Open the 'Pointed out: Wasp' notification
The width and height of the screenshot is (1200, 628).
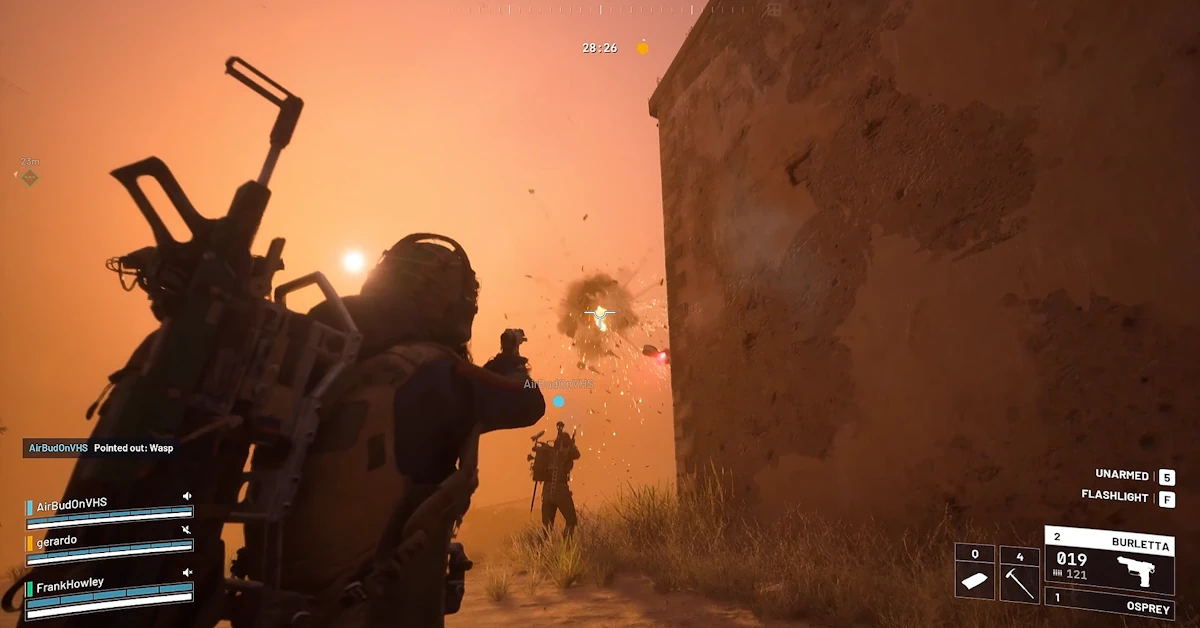point(100,448)
